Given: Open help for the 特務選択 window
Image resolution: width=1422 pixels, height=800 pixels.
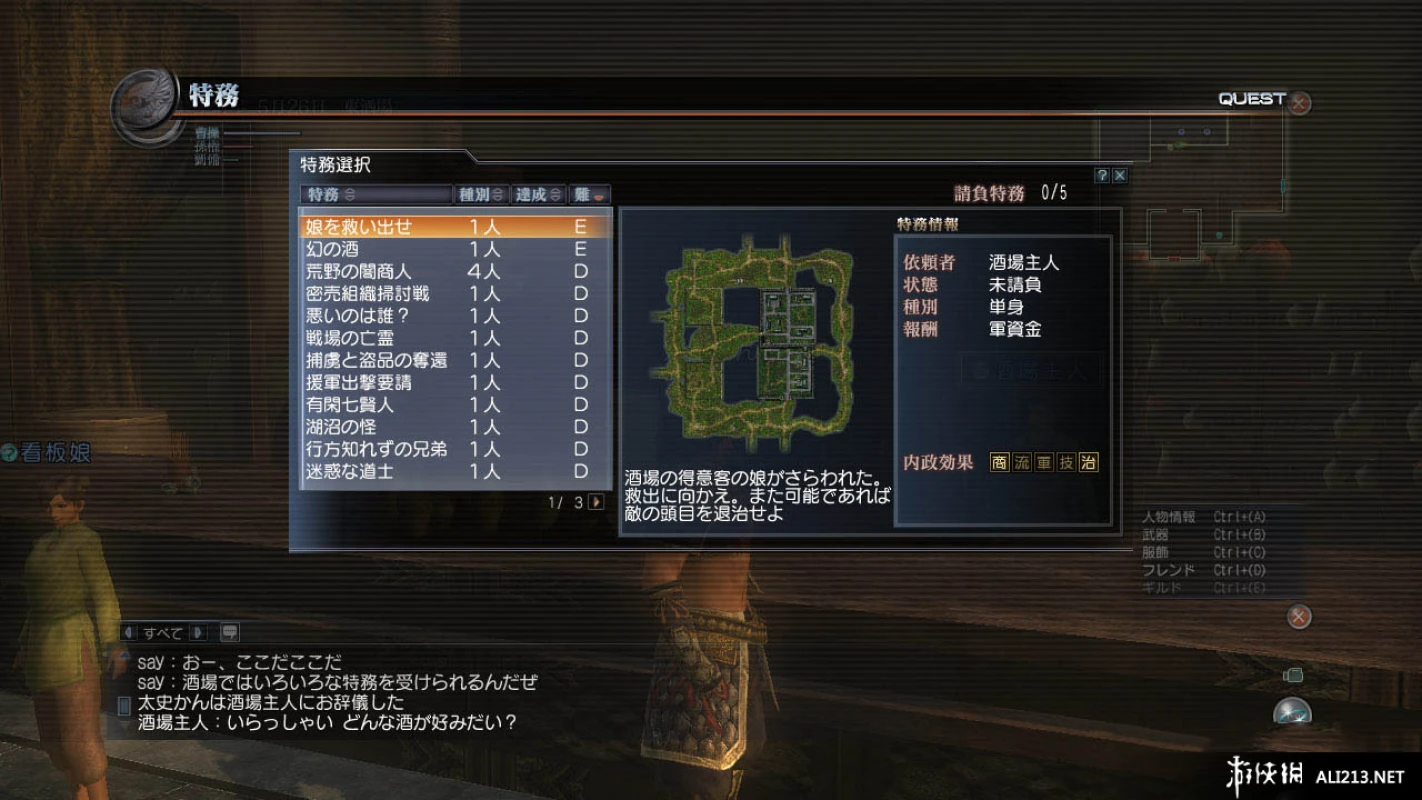Looking at the screenshot, I should click(x=1102, y=175).
